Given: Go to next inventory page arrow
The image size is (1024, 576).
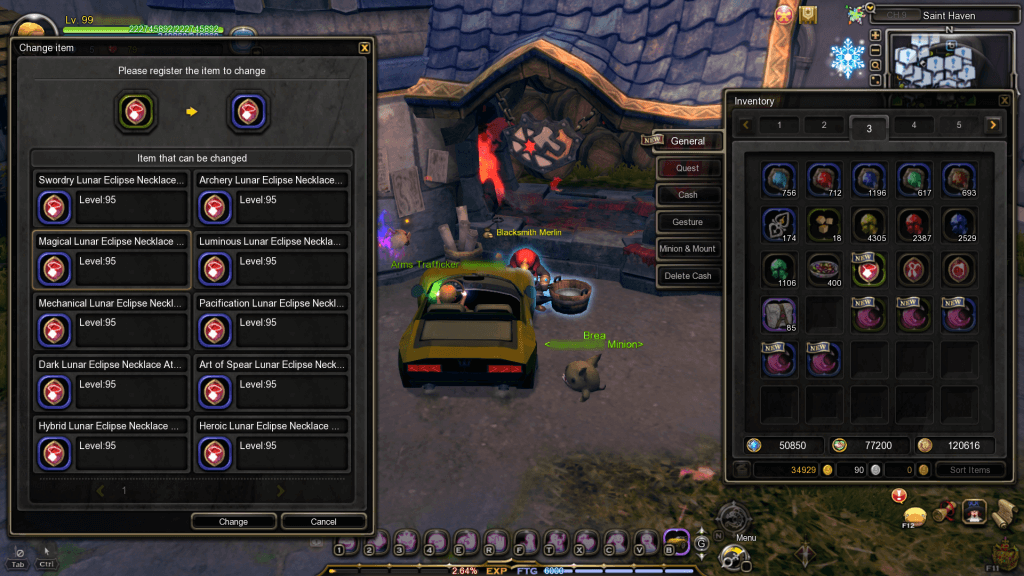Looking at the screenshot, I should 992,125.
